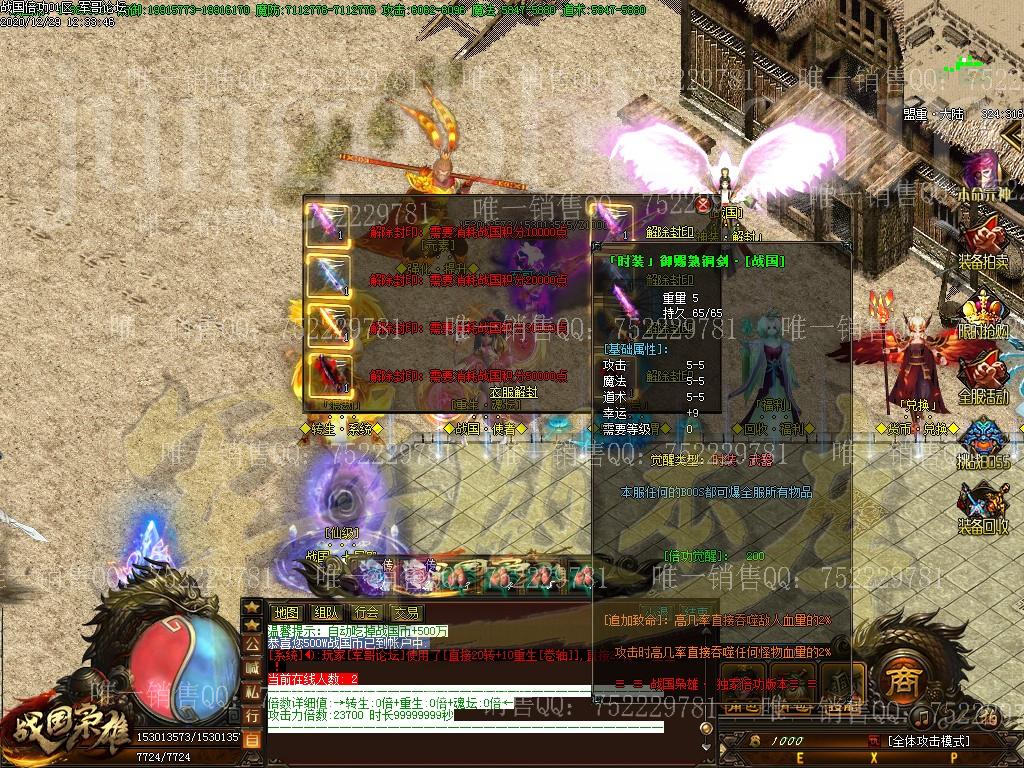The width and height of the screenshot is (1024, 768).
Task: Open the 交易 trade tab
Action: pos(406,612)
